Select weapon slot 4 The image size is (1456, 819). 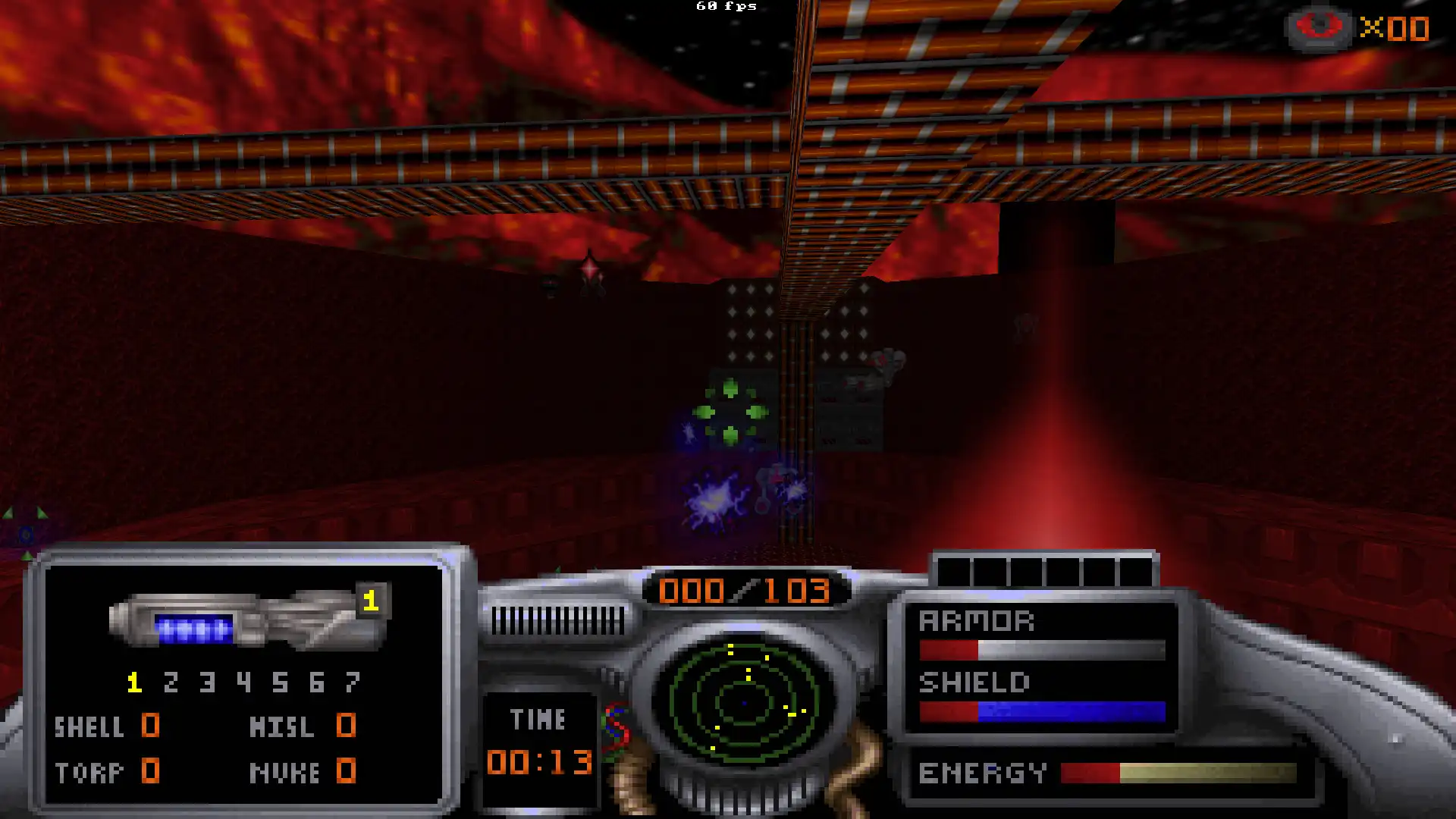click(x=243, y=682)
